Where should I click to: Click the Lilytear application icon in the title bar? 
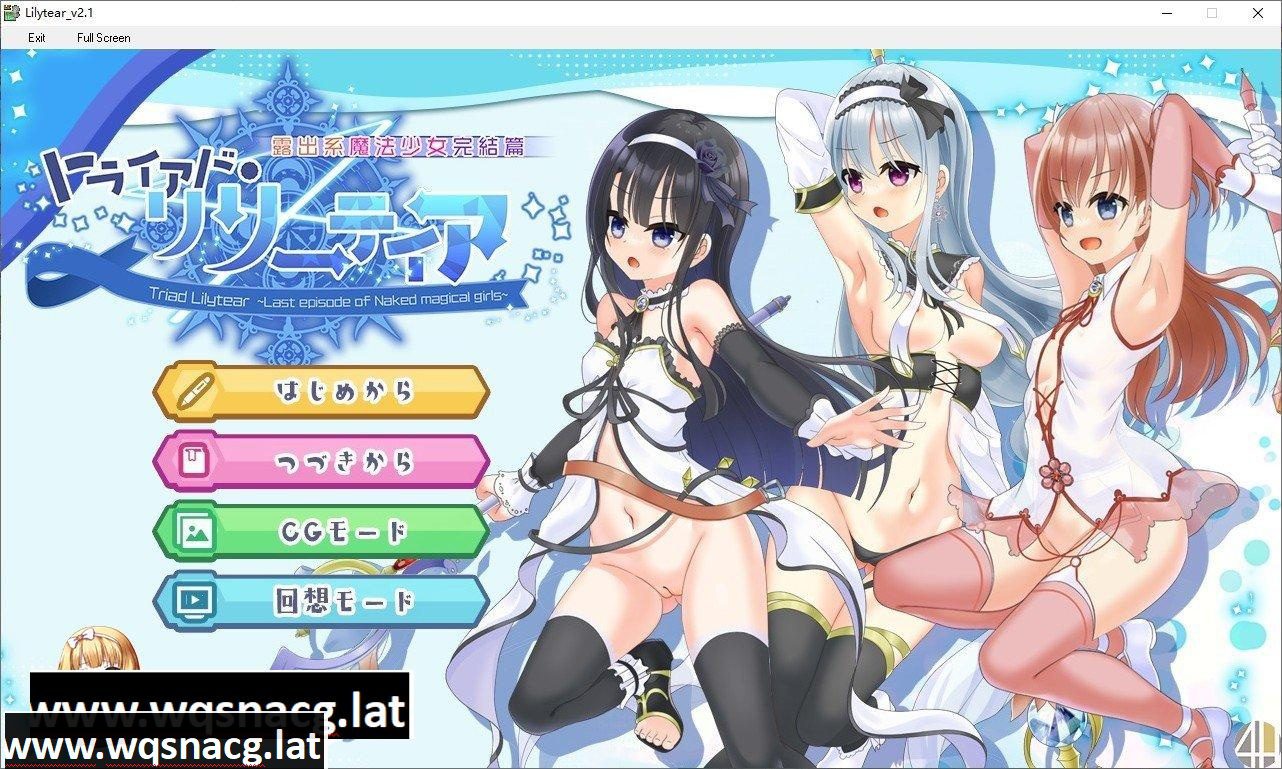[12, 13]
